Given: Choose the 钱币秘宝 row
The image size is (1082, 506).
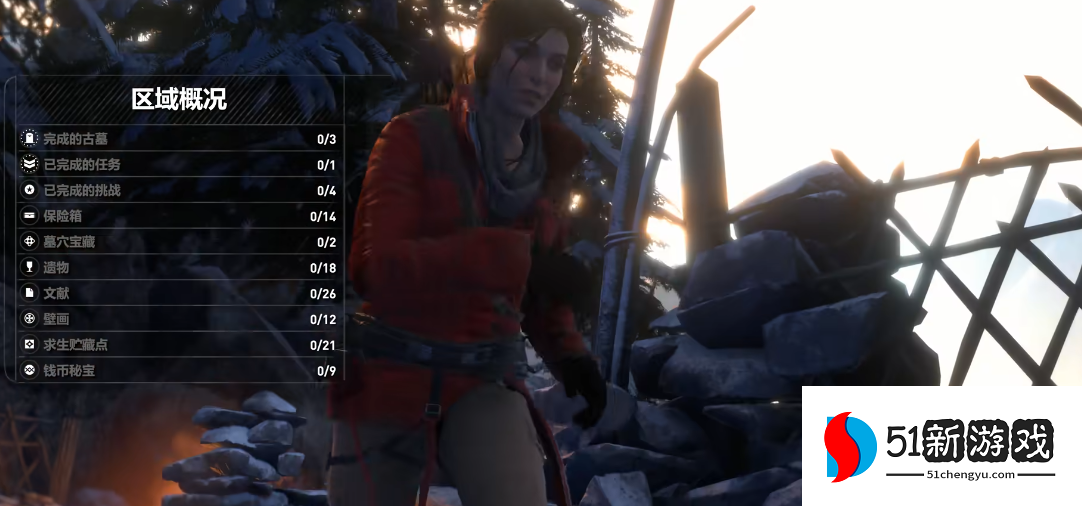Looking at the screenshot, I should click(x=180, y=371).
